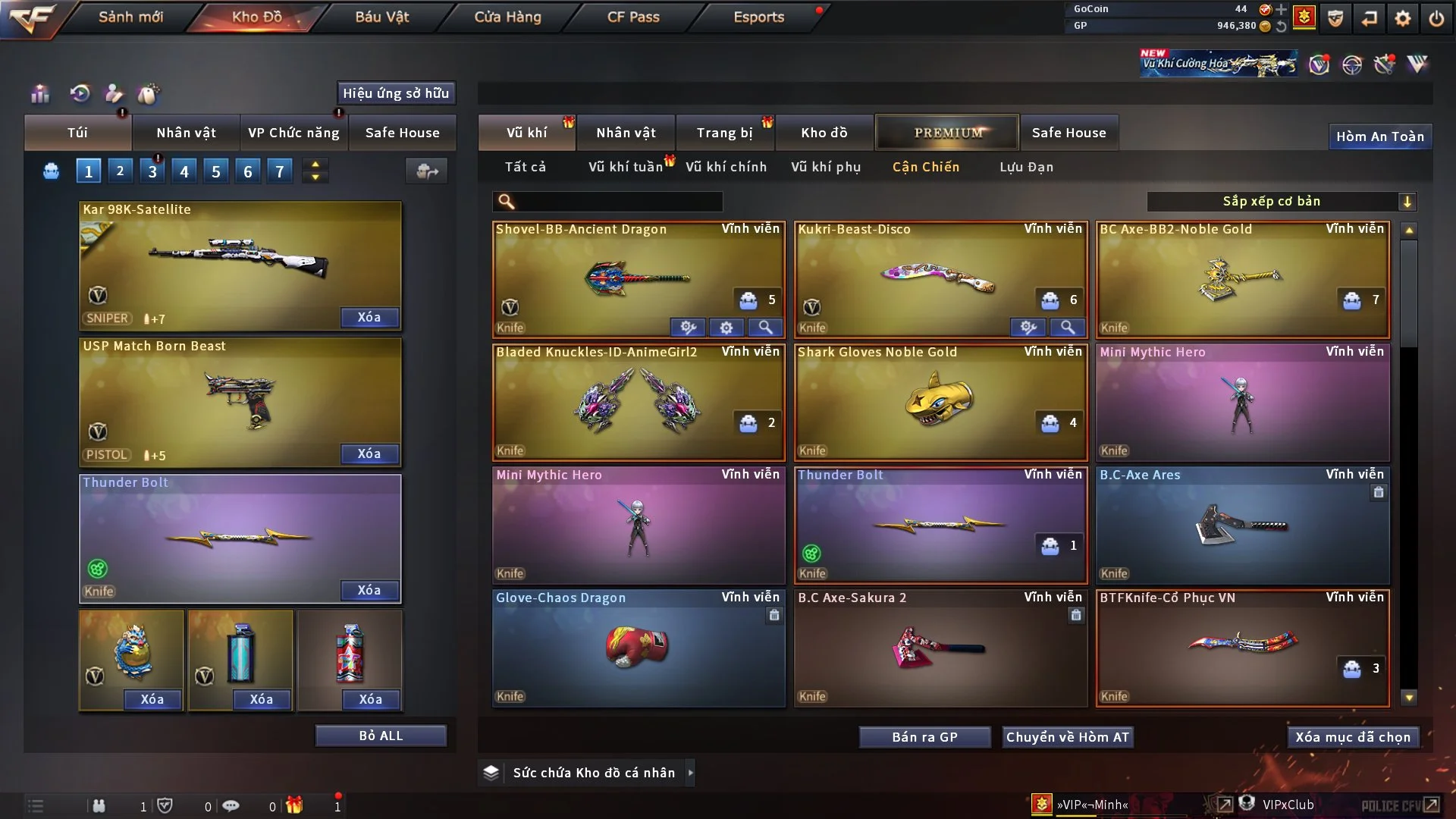The height and width of the screenshot is (819, 1456).
Task: Click Xóa mục đã chọn button
Action: 1352,737
